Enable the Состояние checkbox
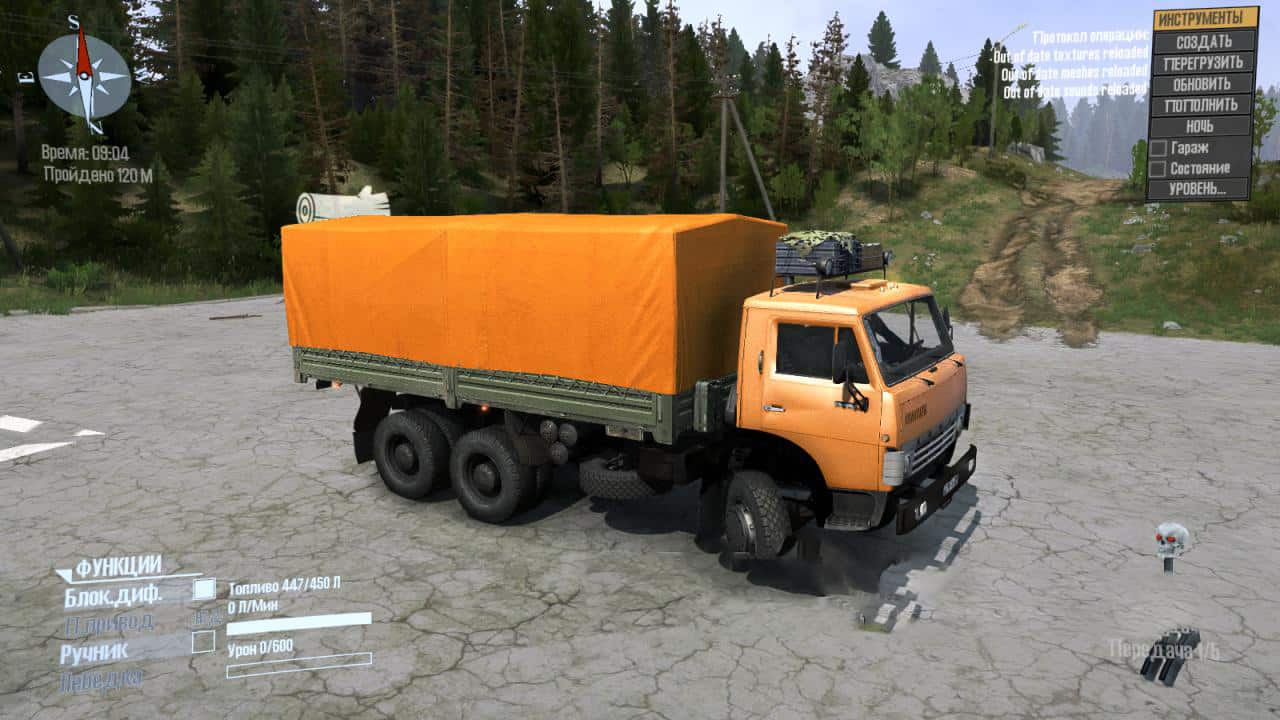The width and height of the screenshot is (1280, 720). pyautogui.click(x=1158, y=168)
